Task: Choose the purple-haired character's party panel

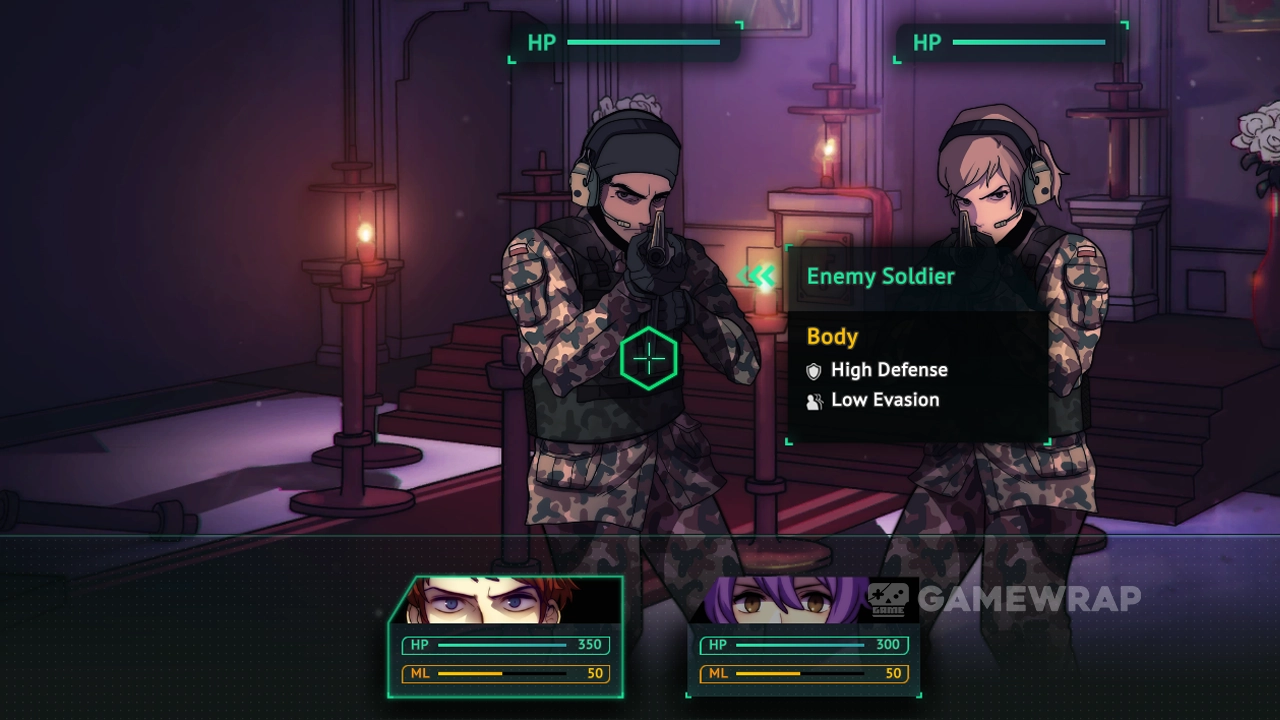Action: pos(803,636)
